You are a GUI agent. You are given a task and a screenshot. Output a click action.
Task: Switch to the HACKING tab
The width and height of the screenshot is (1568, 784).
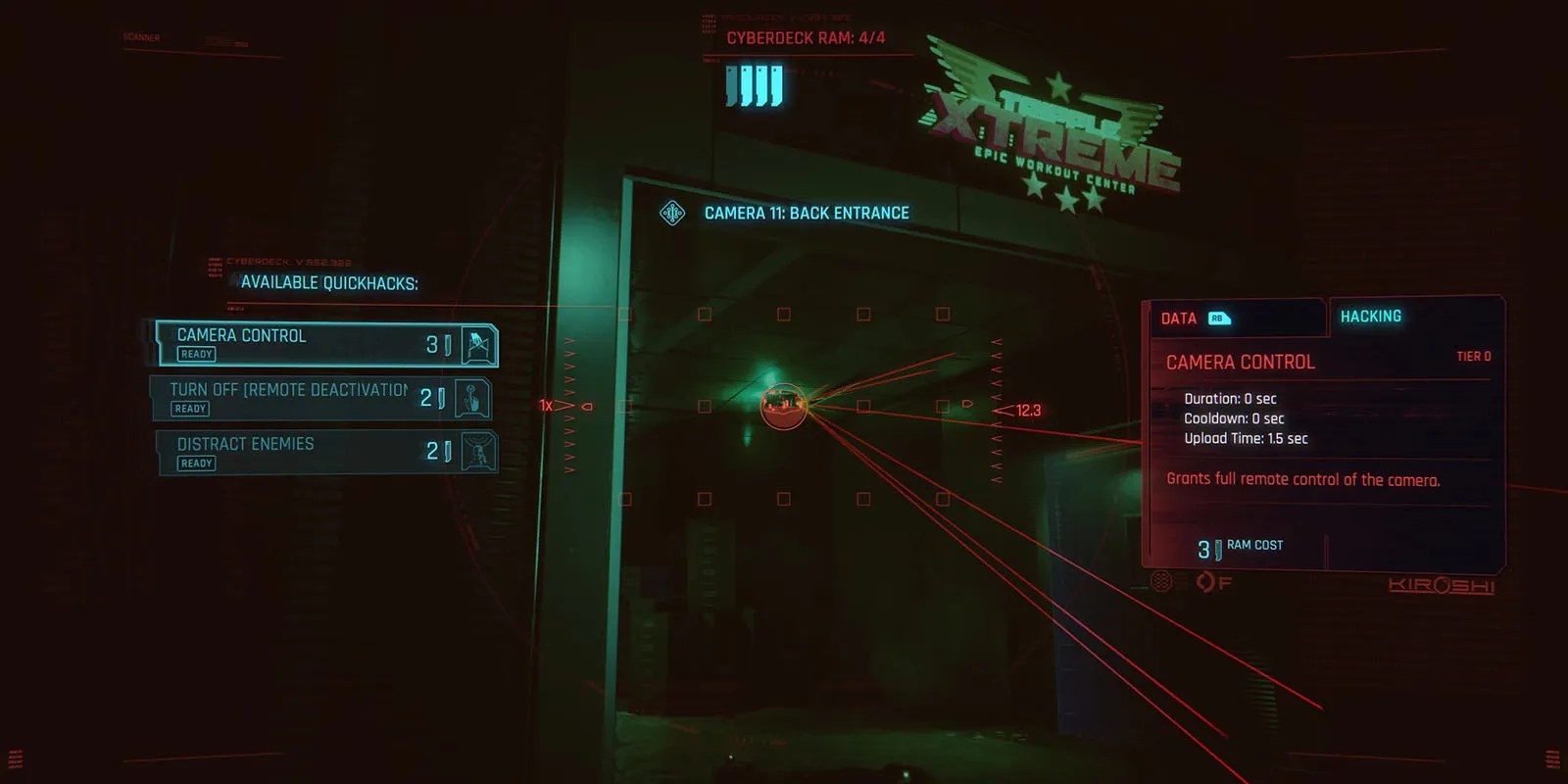[1370, 316]
